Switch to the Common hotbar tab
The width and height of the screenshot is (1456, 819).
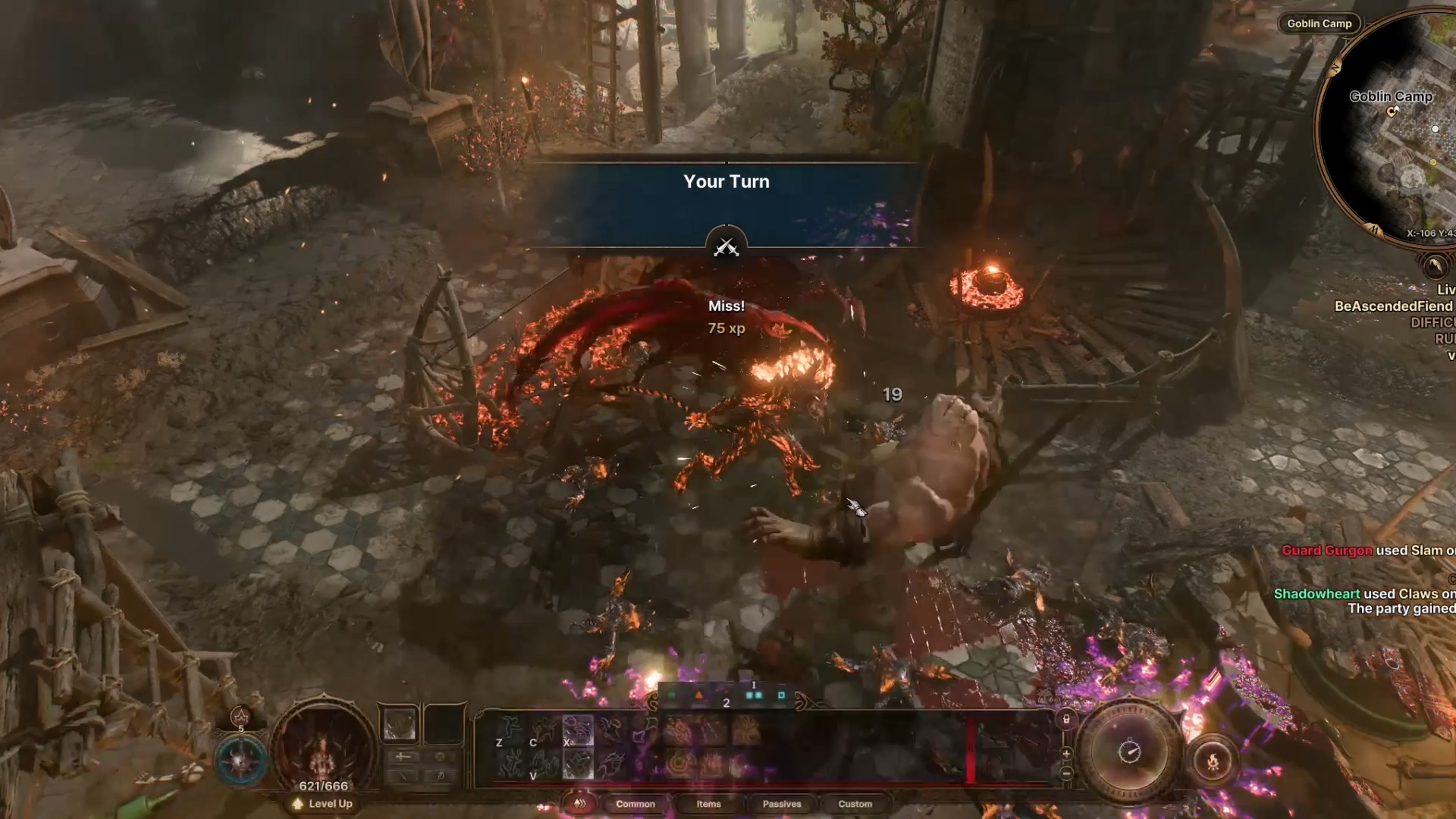(x=635, y=804)
